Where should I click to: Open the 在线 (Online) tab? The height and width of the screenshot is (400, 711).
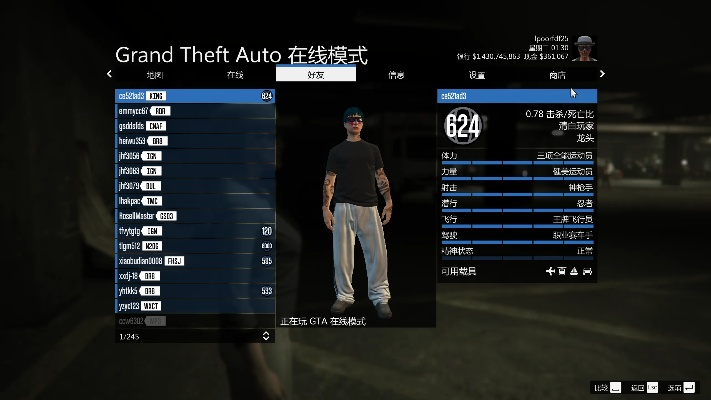235,75
